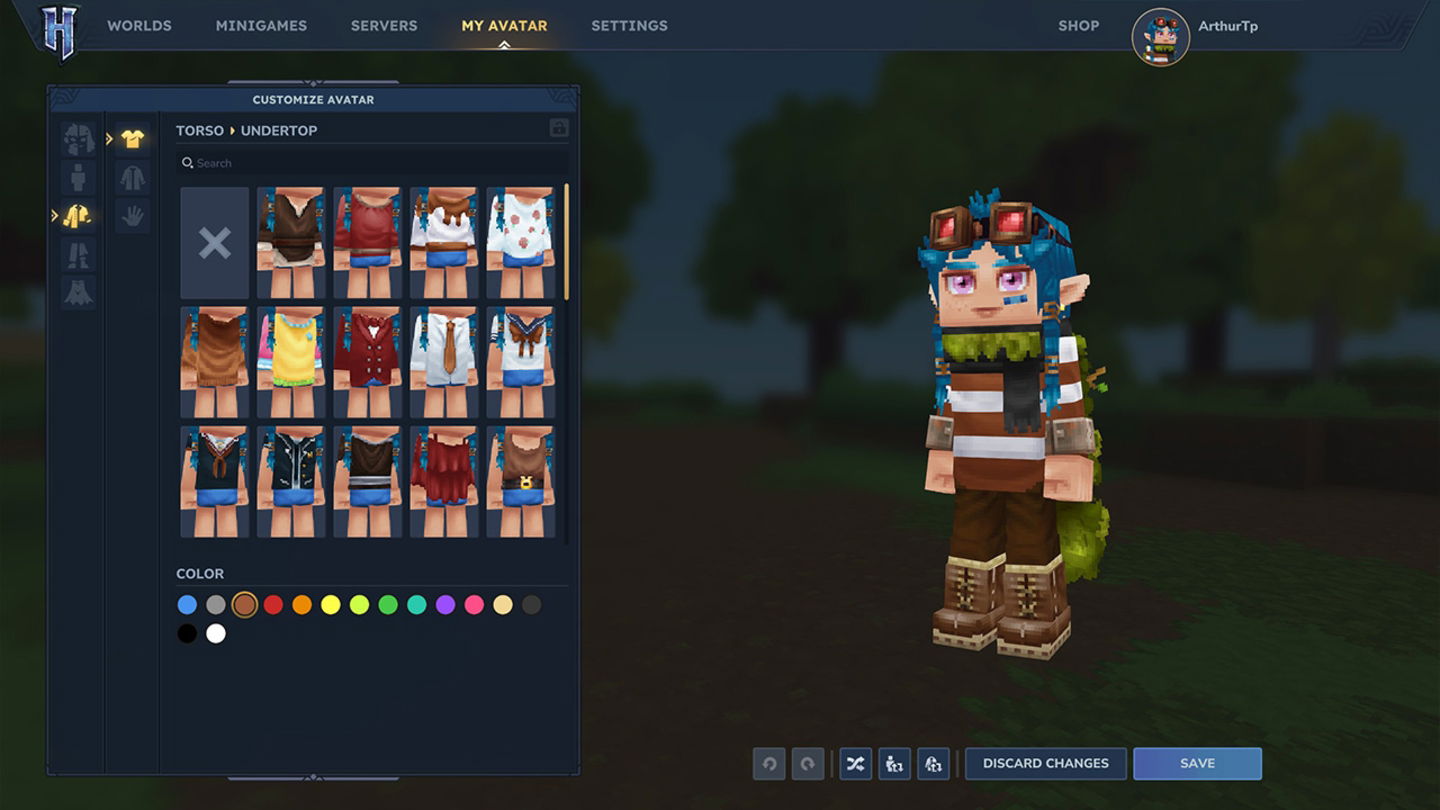Toggle the female body type option
The image size is (1440, 810).
click(x=933, y=763)
